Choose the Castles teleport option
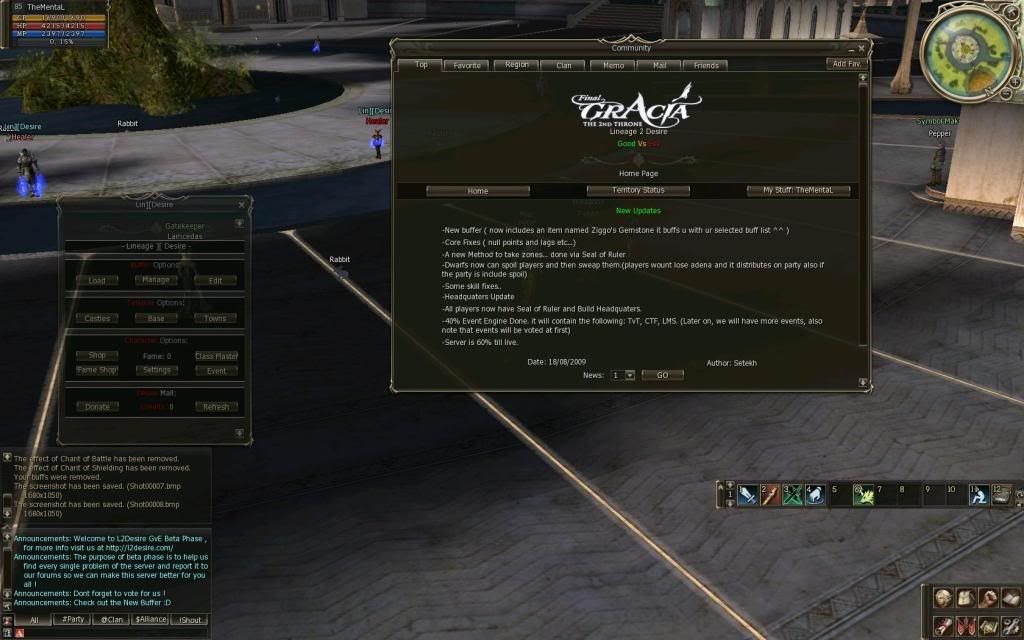 pyautogui.click(x=97, y=318)
